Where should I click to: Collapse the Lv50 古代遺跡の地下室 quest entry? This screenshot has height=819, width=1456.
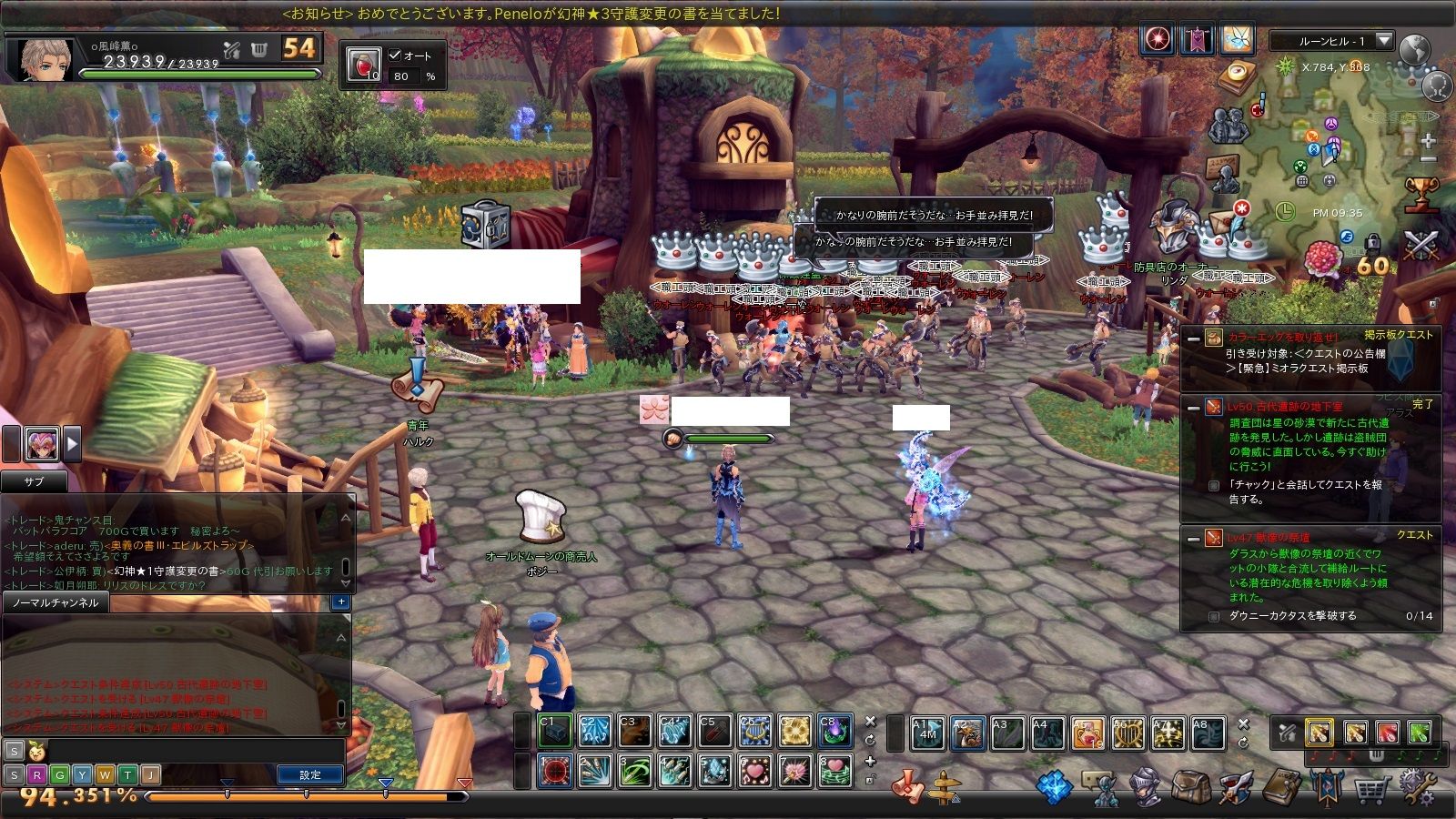(1193, 409)
